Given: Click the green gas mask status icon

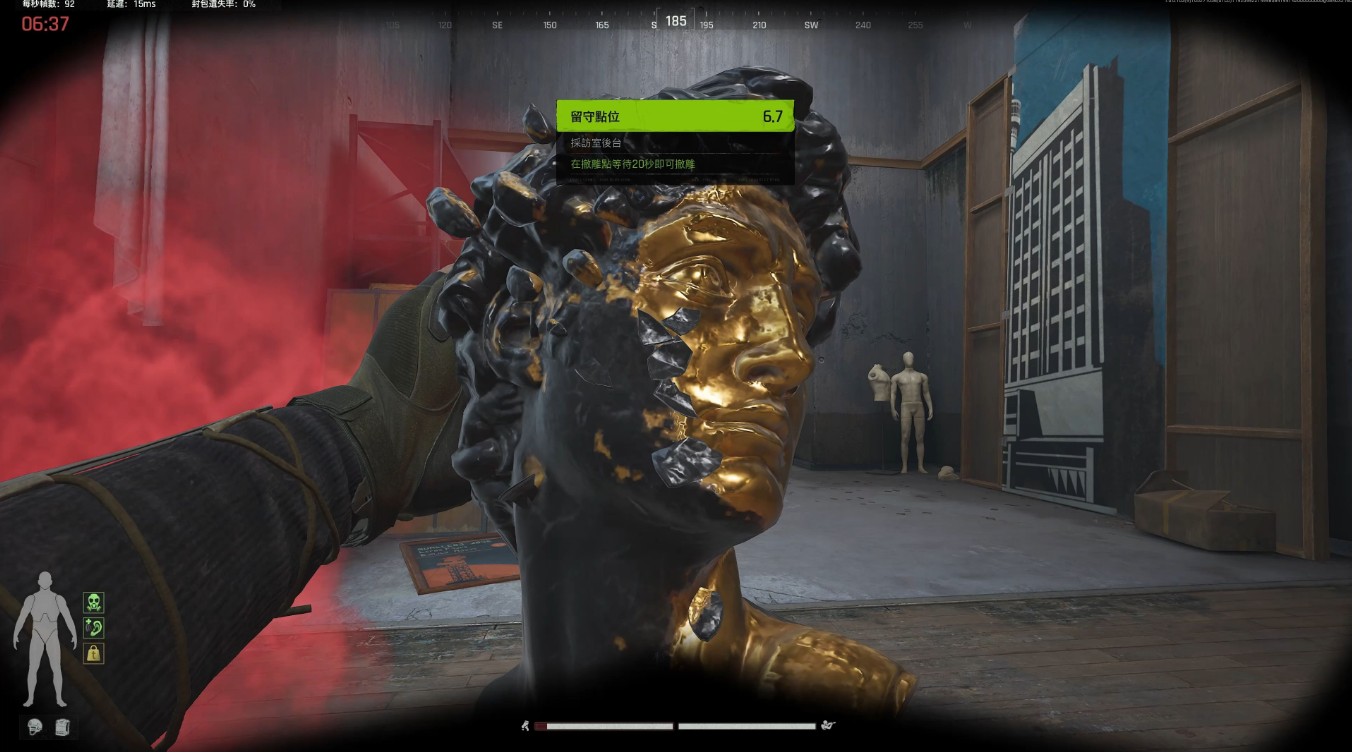Looking at the screenshot, I should [93, 602].
